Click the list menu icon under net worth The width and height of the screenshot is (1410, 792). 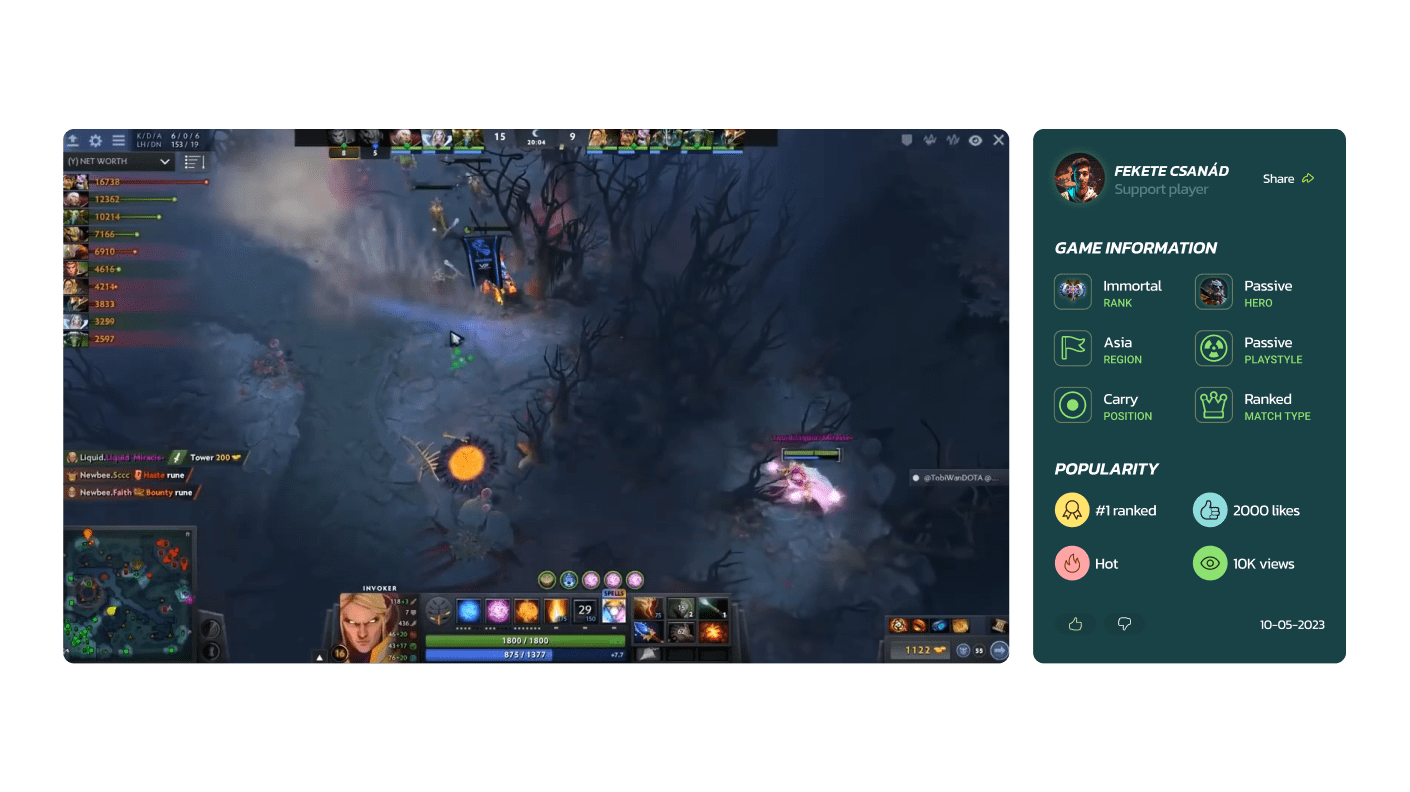click(x=192, y=162)
